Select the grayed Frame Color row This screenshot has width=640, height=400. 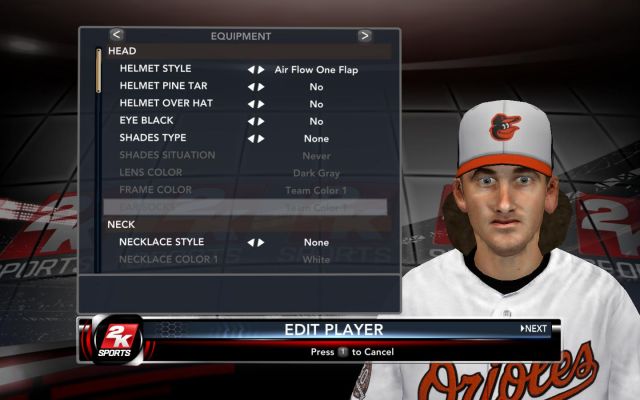(156, 189)
